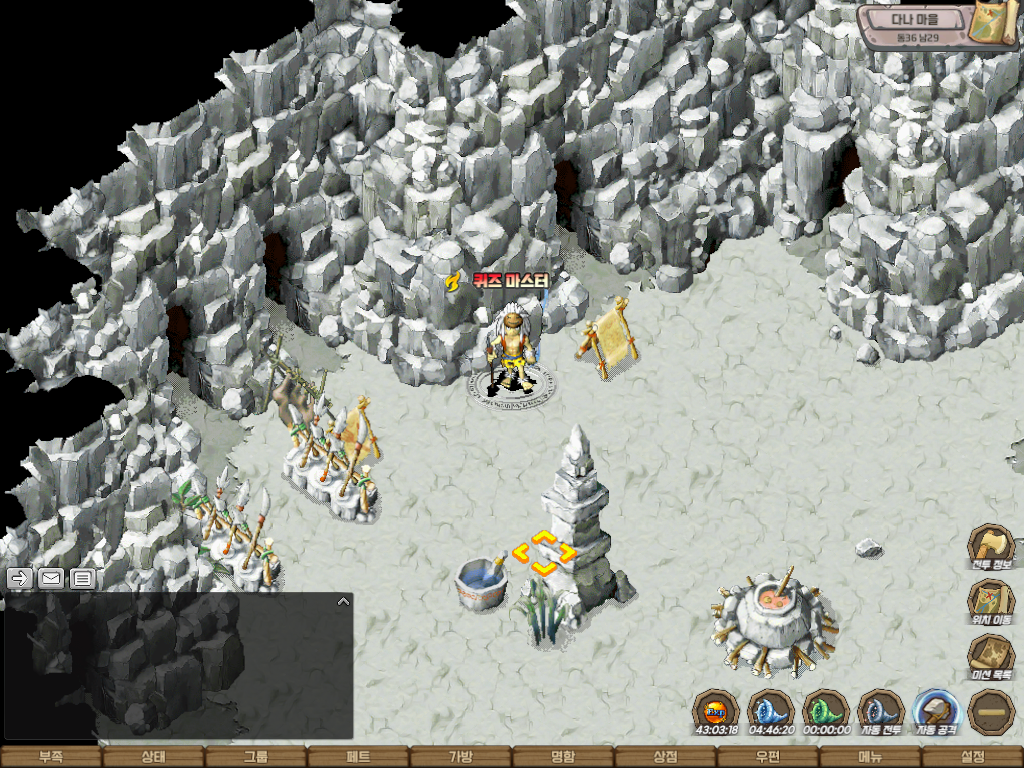The image size is (1024, 768).
Task: Expand the chat window with the arrow
Action: pos(343,602)
